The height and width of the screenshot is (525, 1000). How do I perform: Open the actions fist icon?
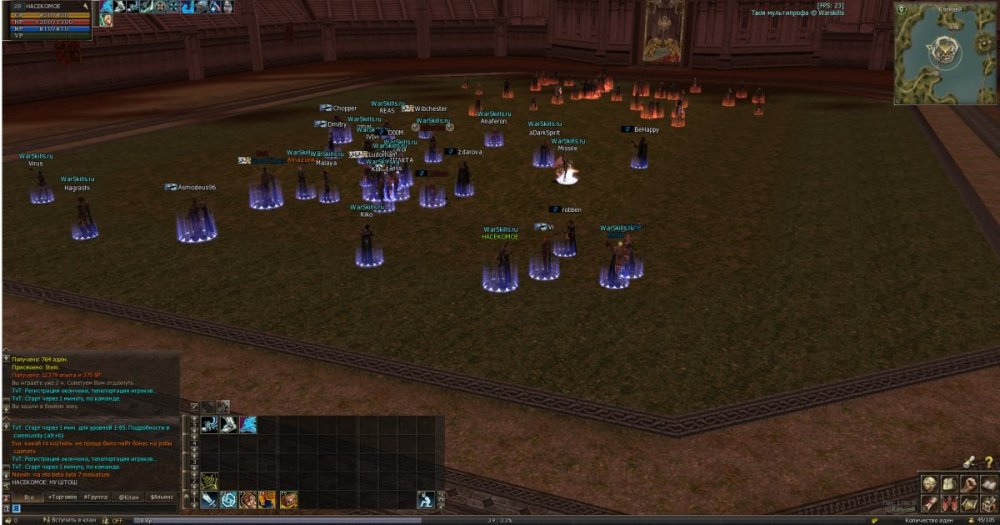(968, 484)
